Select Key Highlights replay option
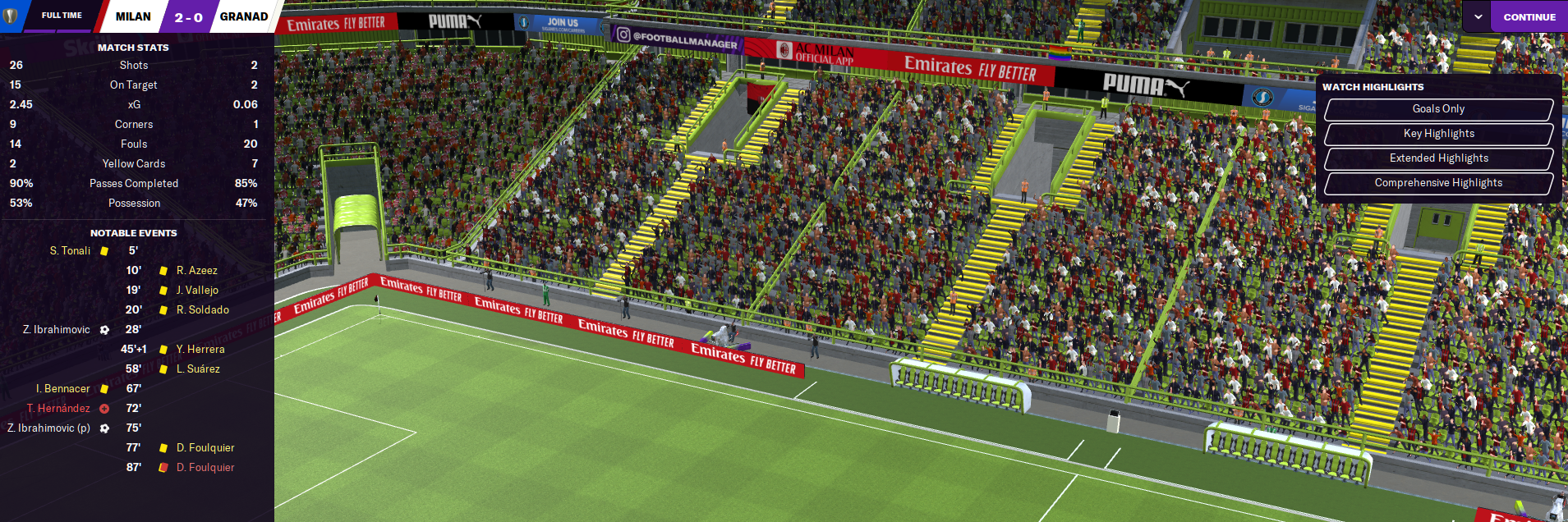 pos(1438,134)
